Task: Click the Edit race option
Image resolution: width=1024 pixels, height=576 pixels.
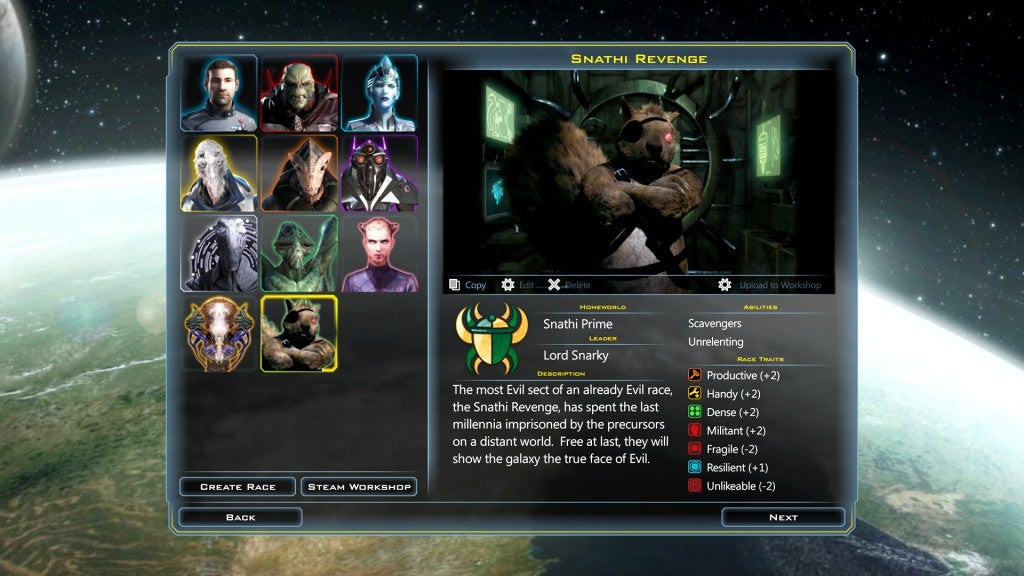Action: pos(518,285)
